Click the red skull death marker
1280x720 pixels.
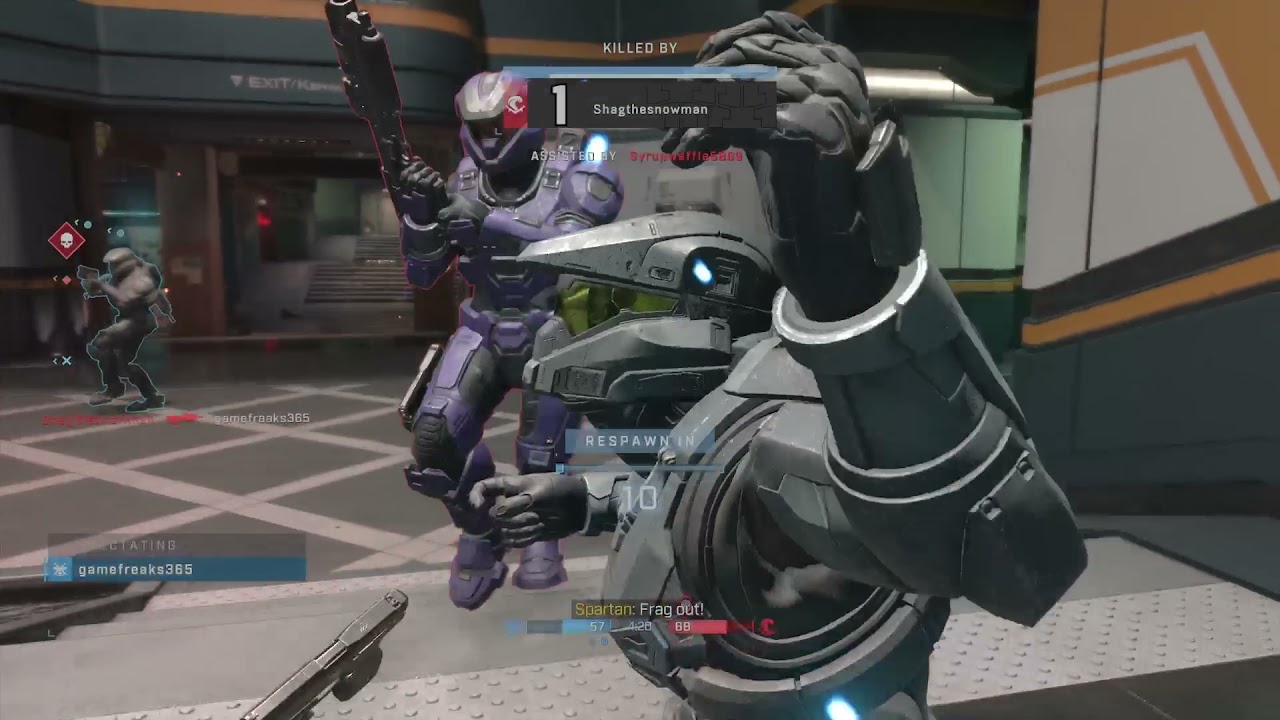[66, 241]
